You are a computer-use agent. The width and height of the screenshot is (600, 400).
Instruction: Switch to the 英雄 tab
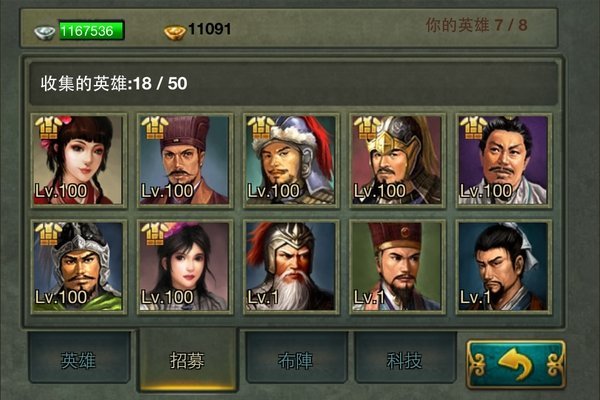click(x=79, y=360)
